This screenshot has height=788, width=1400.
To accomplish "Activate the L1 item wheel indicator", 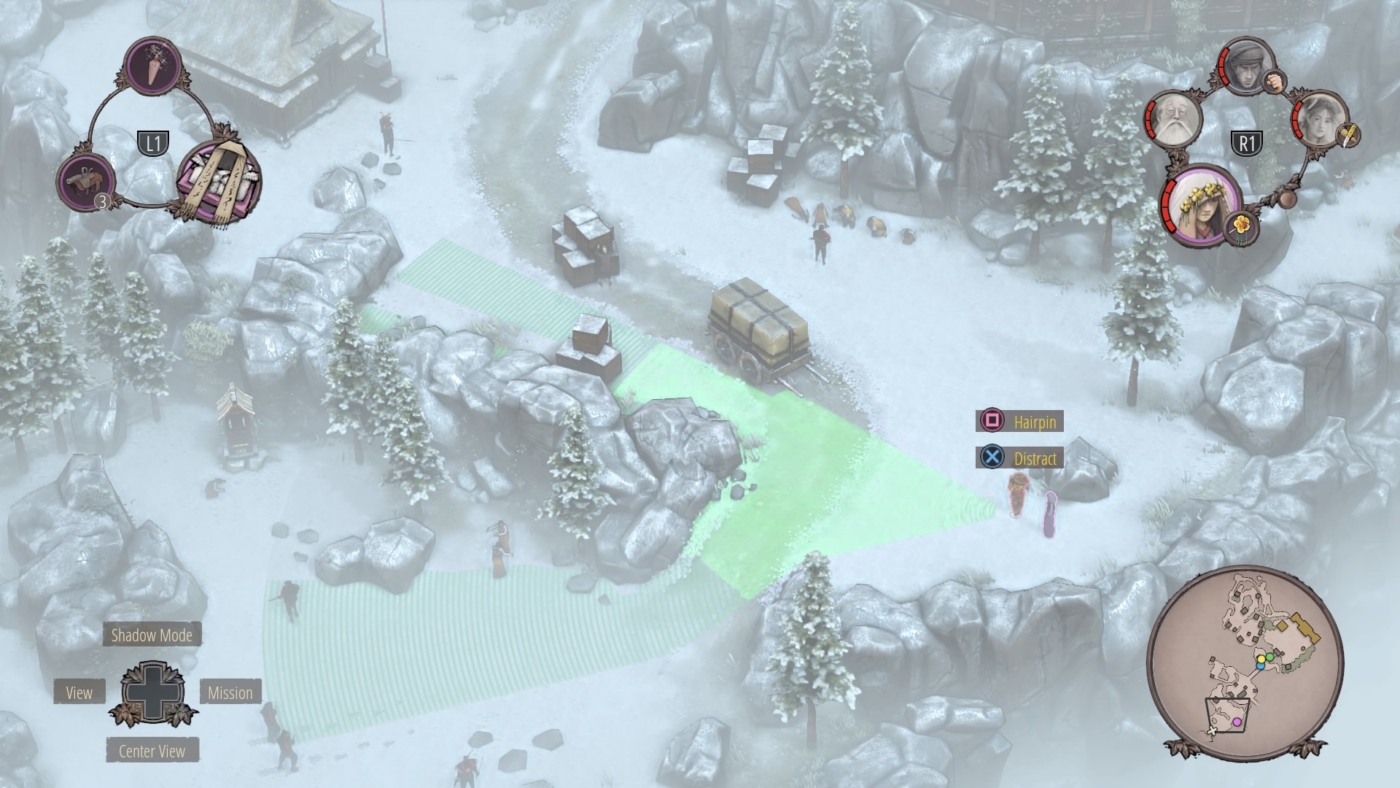I will (154, 141).
